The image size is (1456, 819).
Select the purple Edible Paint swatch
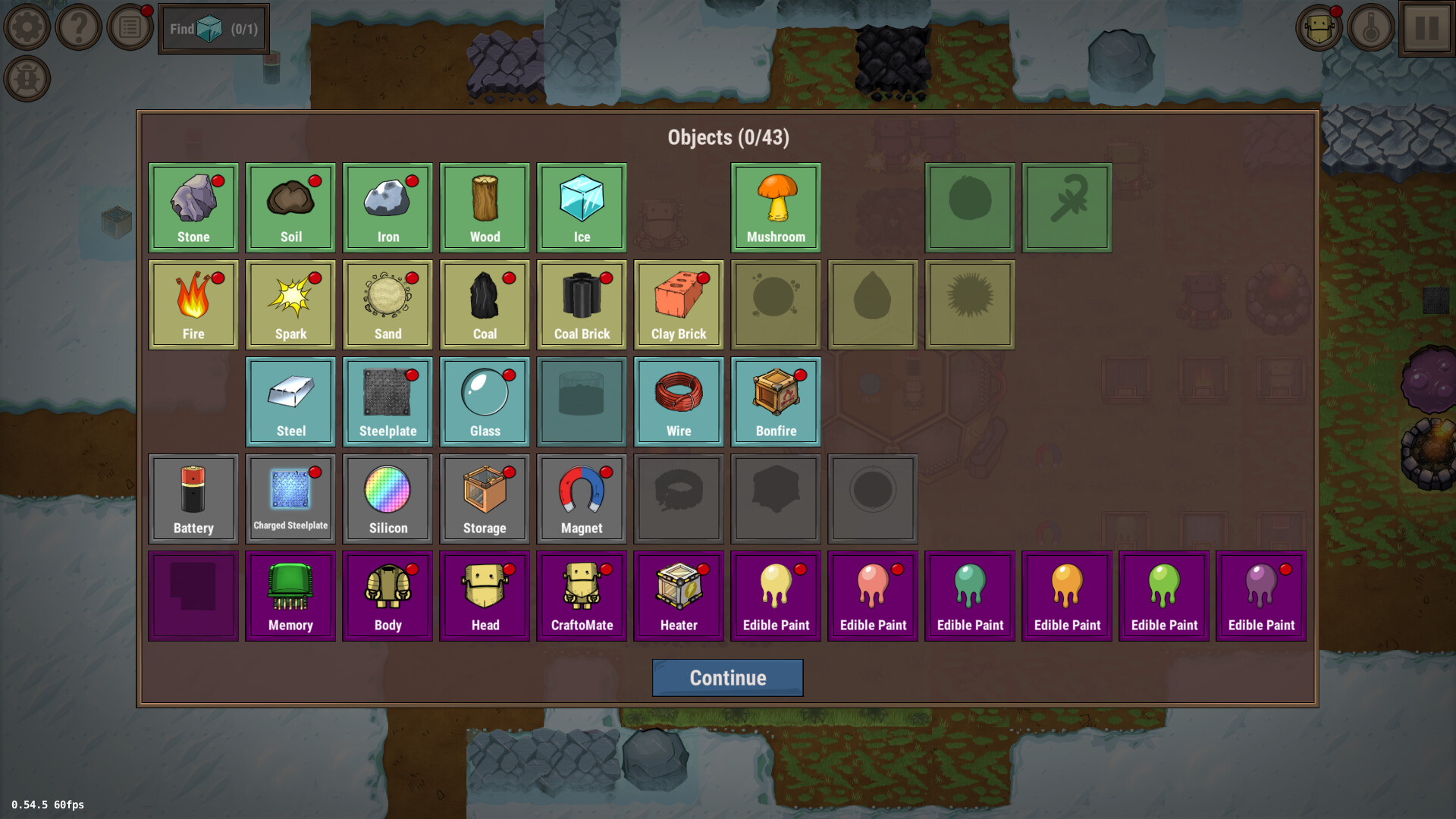(1261, 595)
